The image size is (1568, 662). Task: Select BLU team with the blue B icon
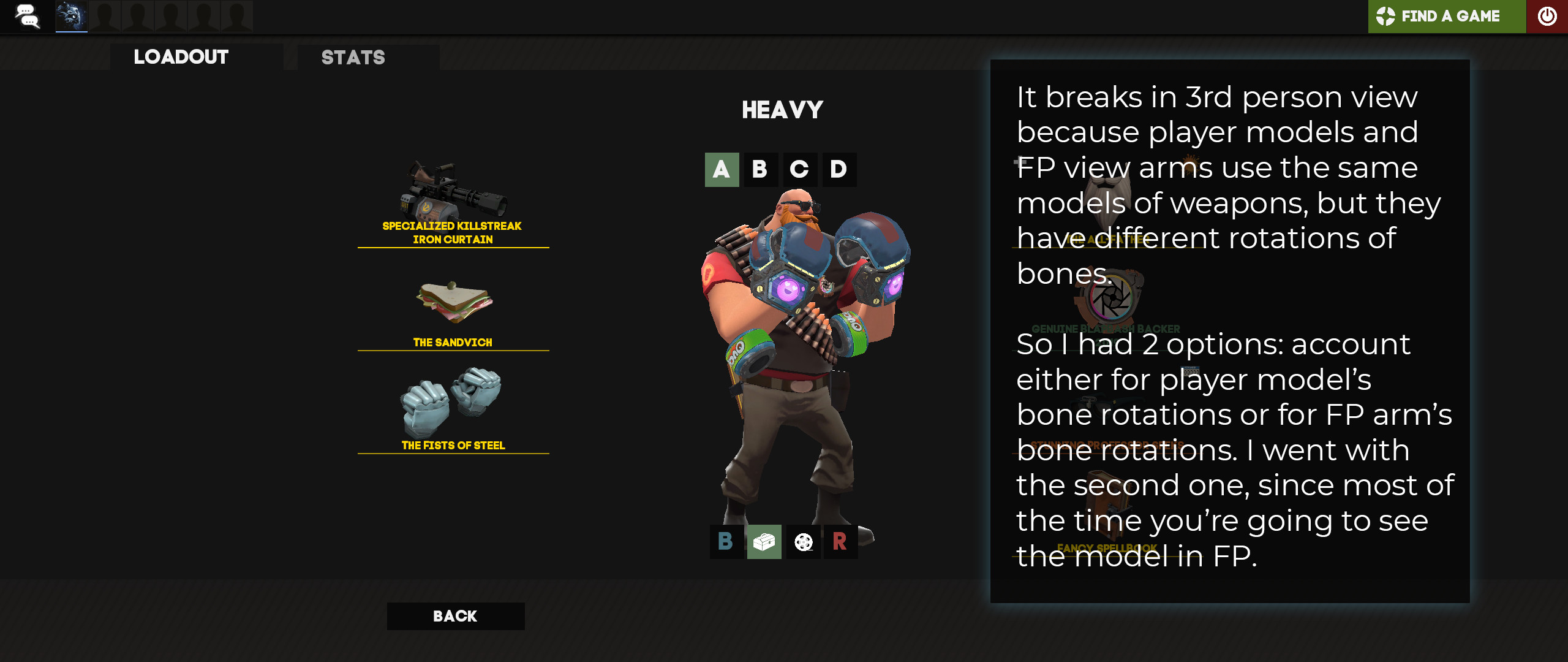[726, 542]
